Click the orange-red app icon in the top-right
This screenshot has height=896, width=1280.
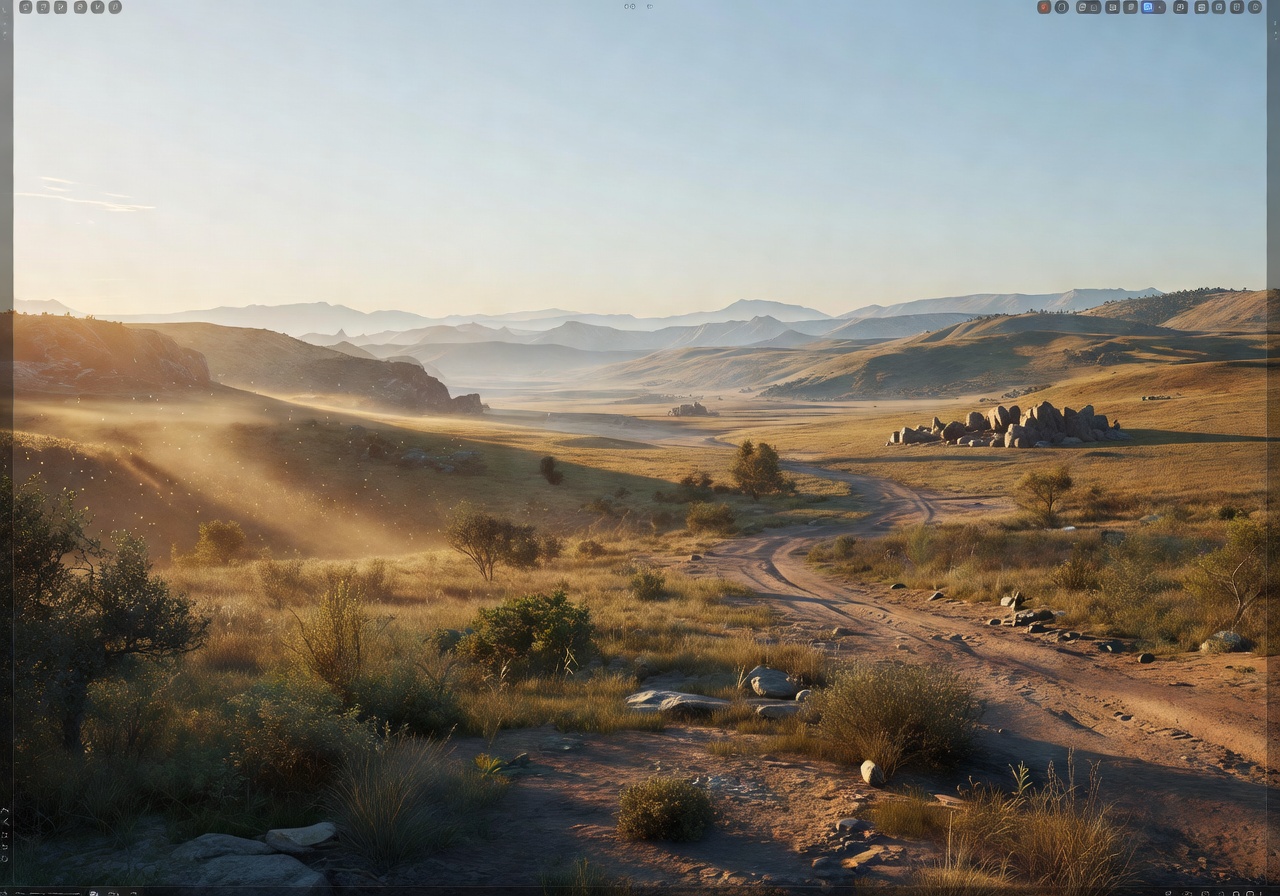click(1043, 7)
